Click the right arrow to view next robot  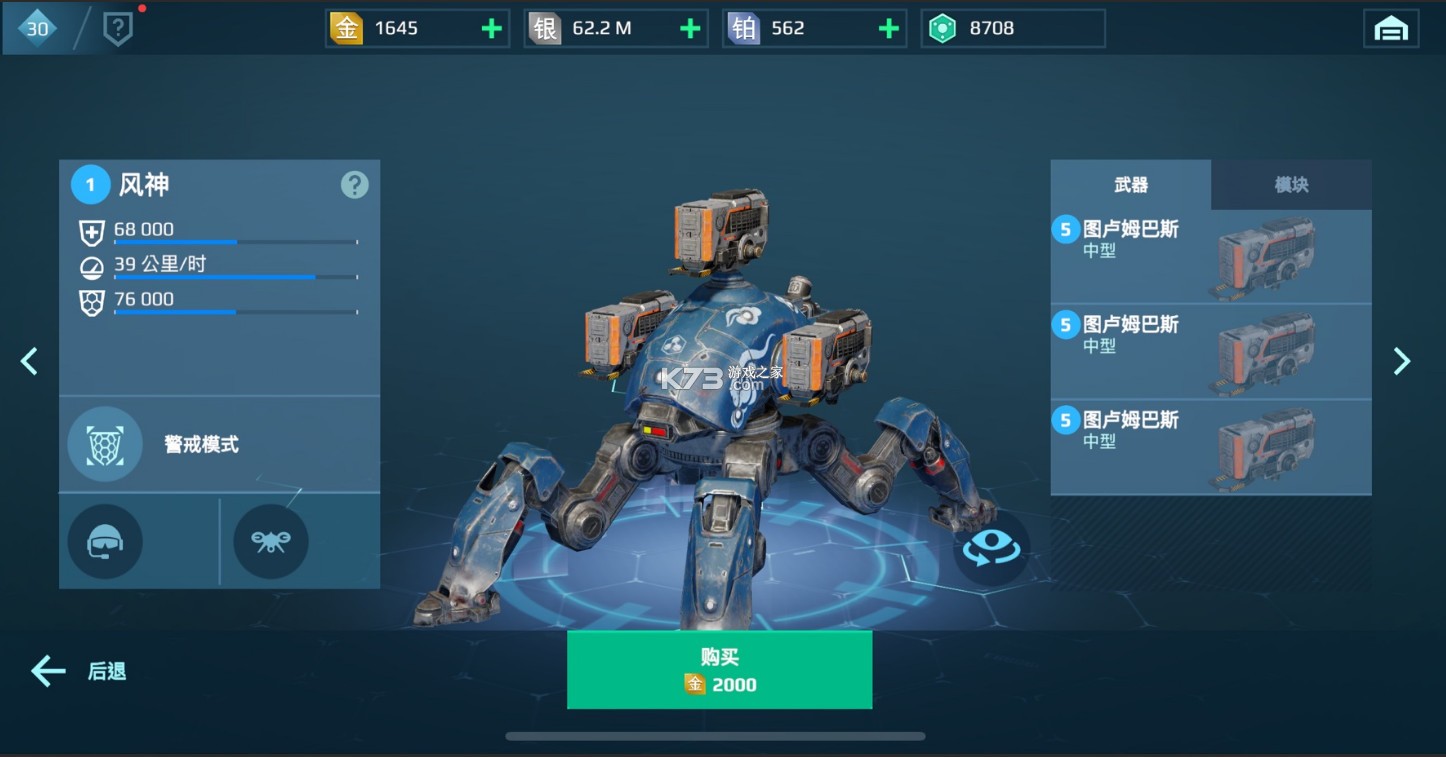(x=1403, y=361)
